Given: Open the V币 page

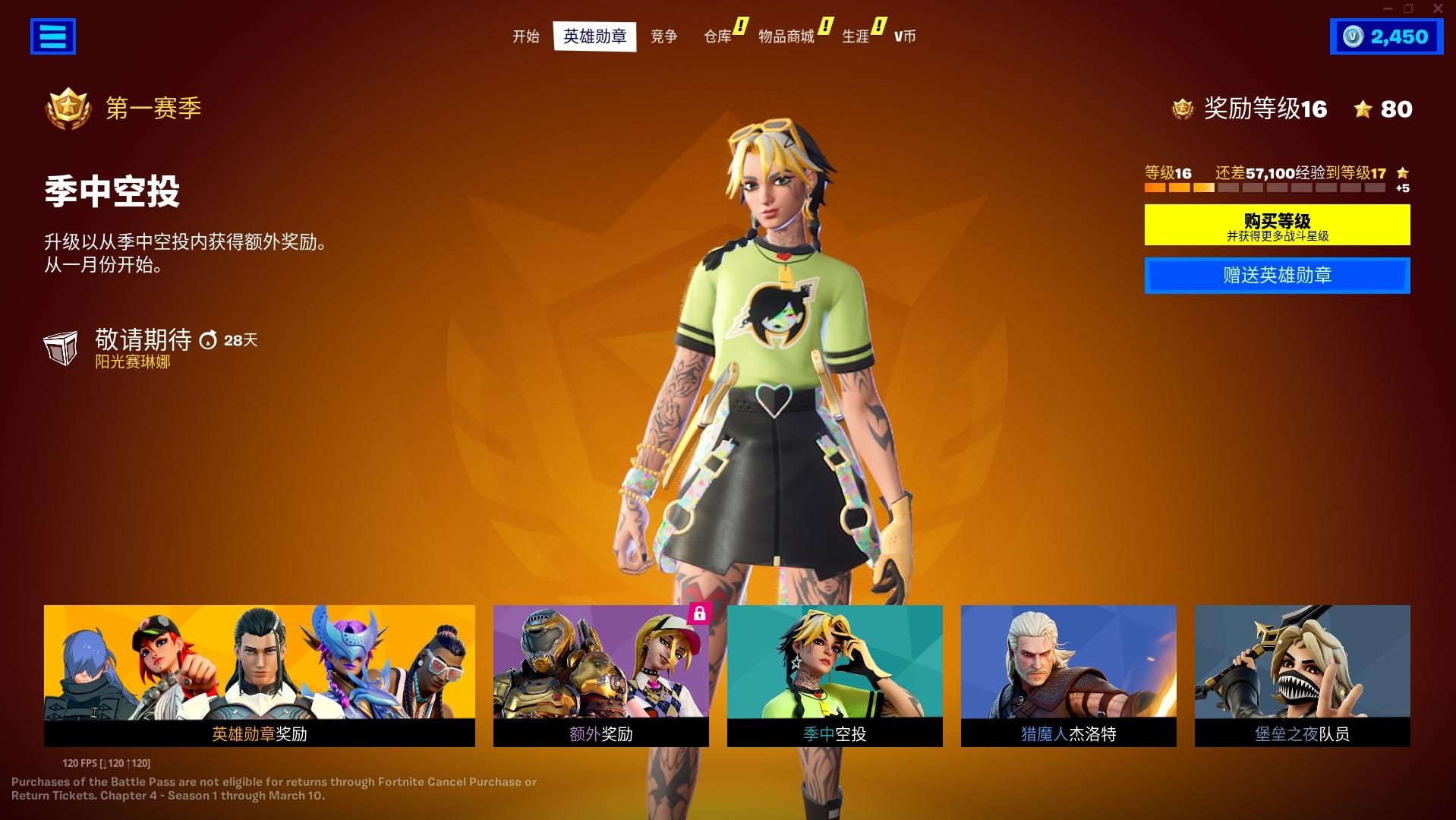Looking at the screenshot, I should [x=904, y=36].
